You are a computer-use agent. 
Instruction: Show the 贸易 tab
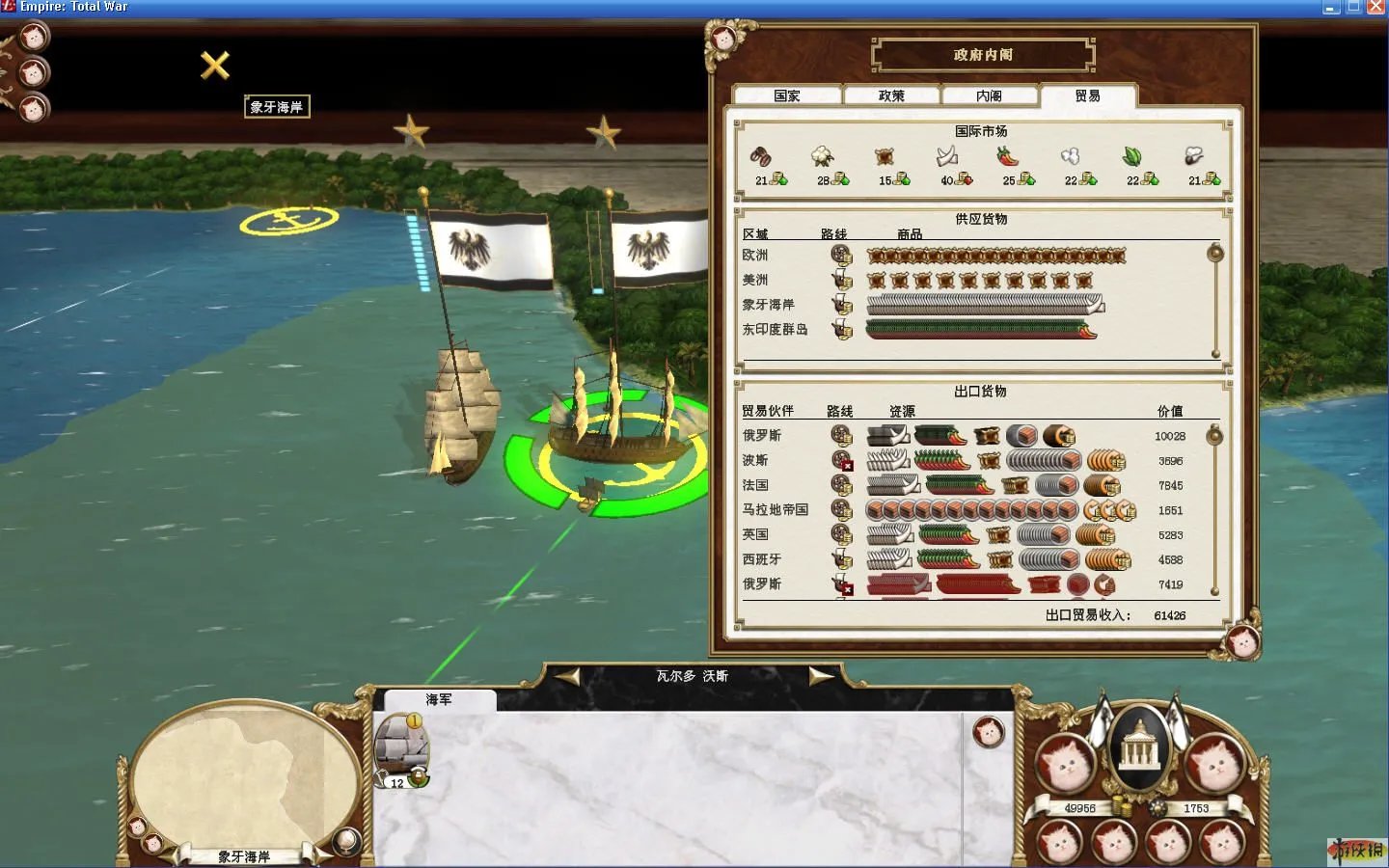pyautogui.click(x=1087, y=95)
